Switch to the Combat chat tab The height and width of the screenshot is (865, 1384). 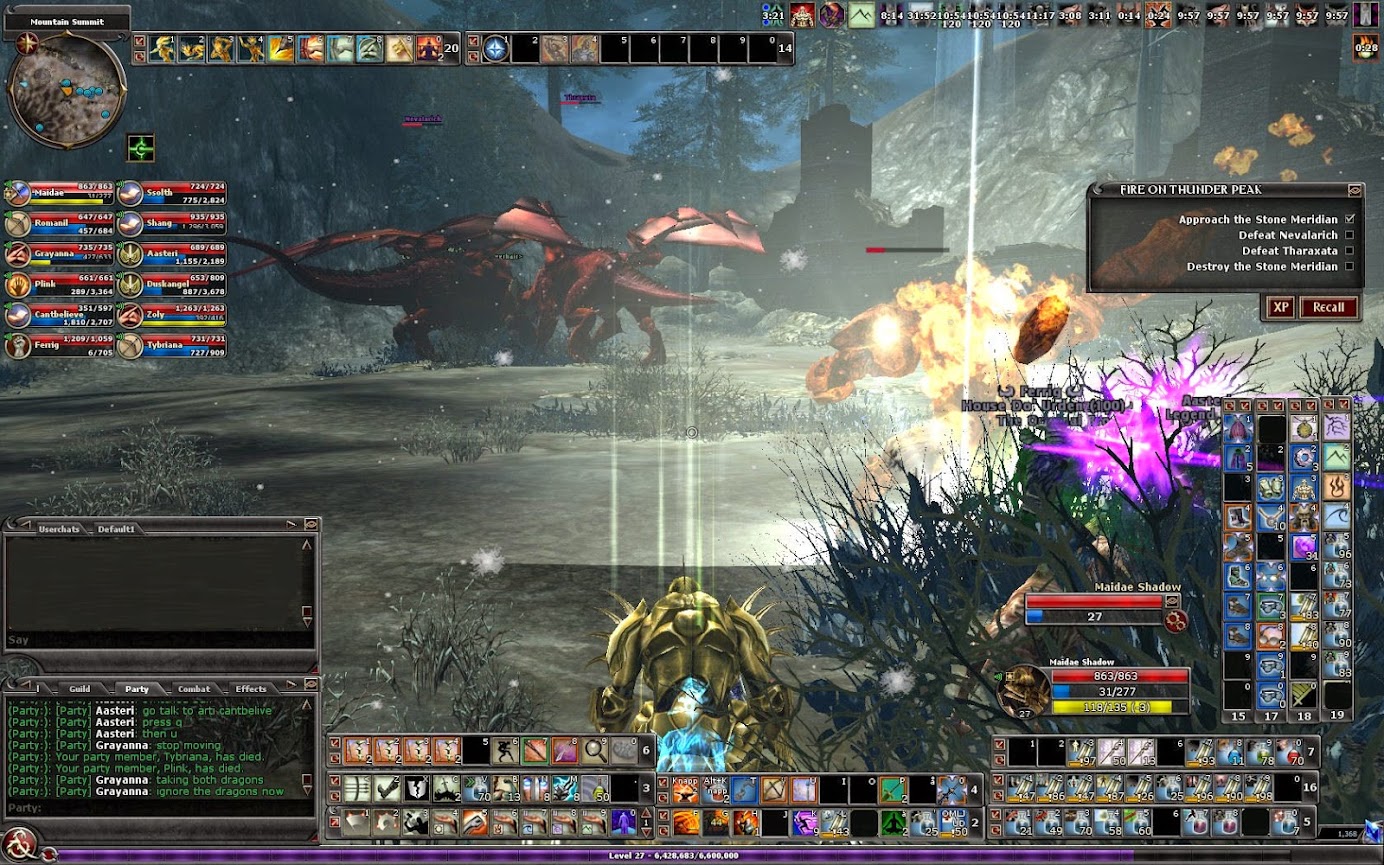point(193,688)
